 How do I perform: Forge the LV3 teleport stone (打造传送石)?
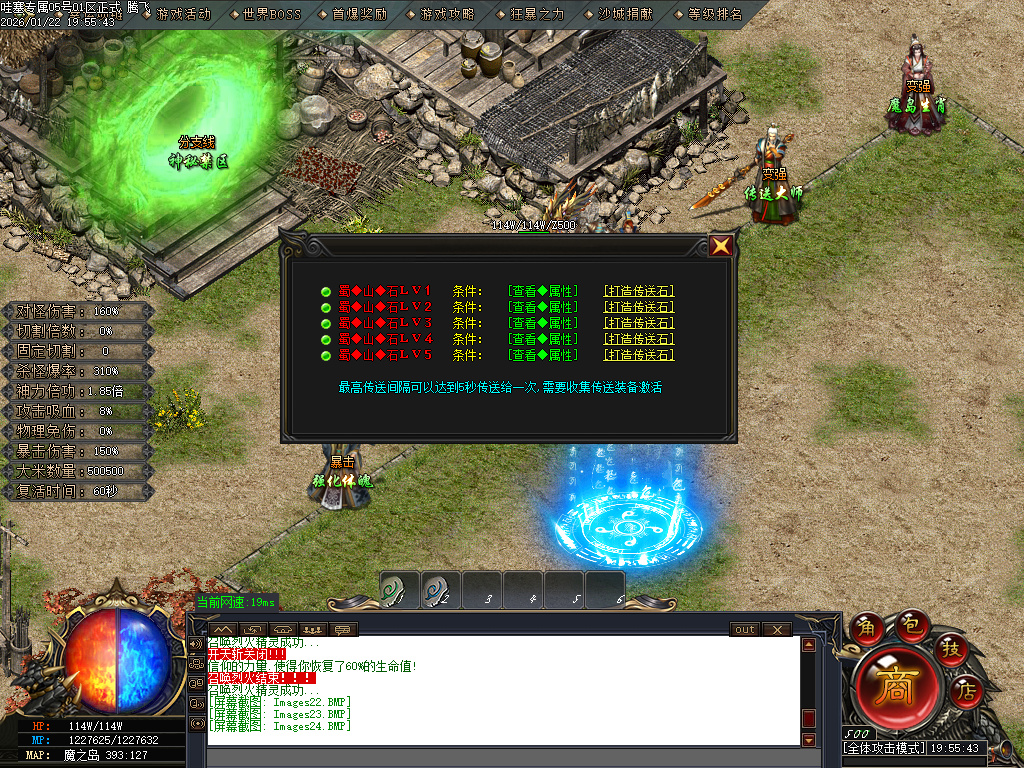click(639, 323)
